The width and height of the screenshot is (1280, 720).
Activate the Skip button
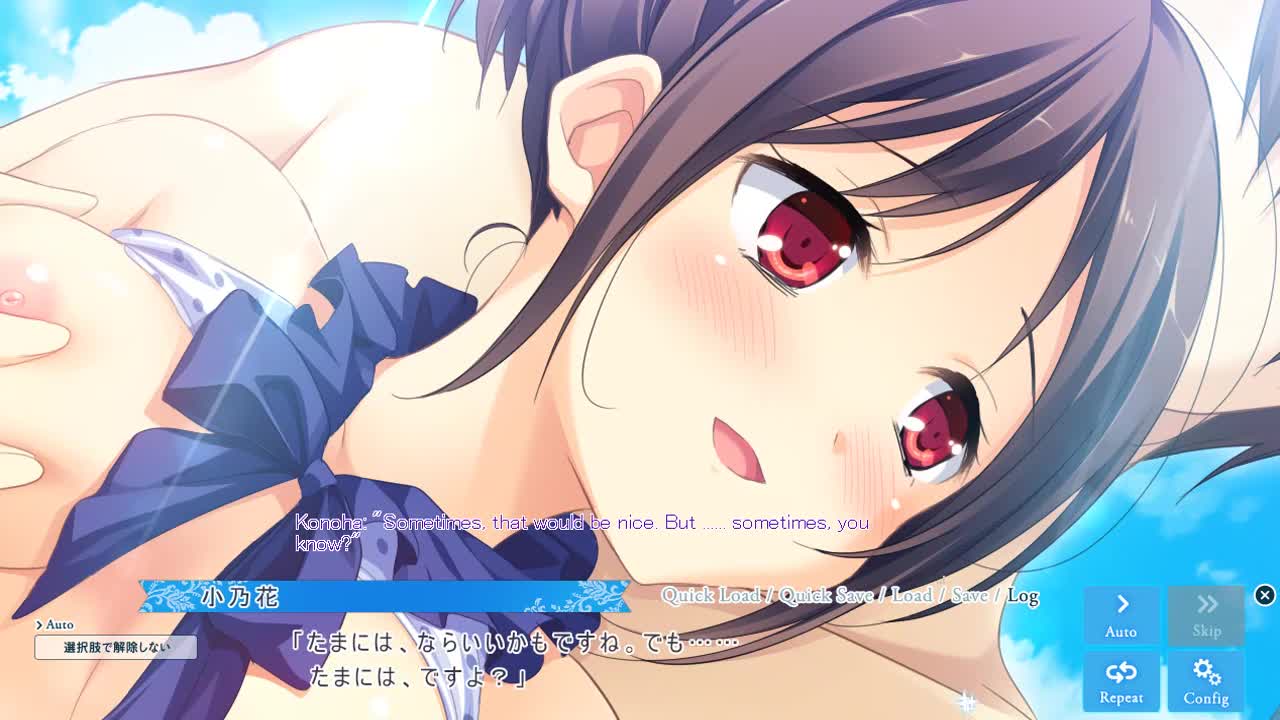point(1206,615)
